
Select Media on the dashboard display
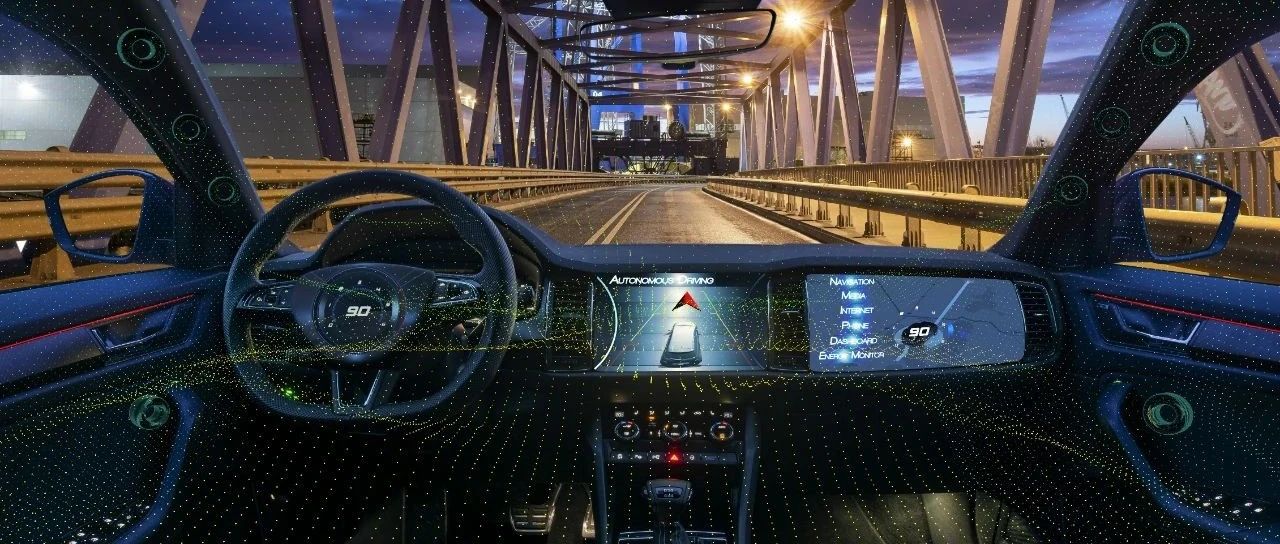[853, 296]
